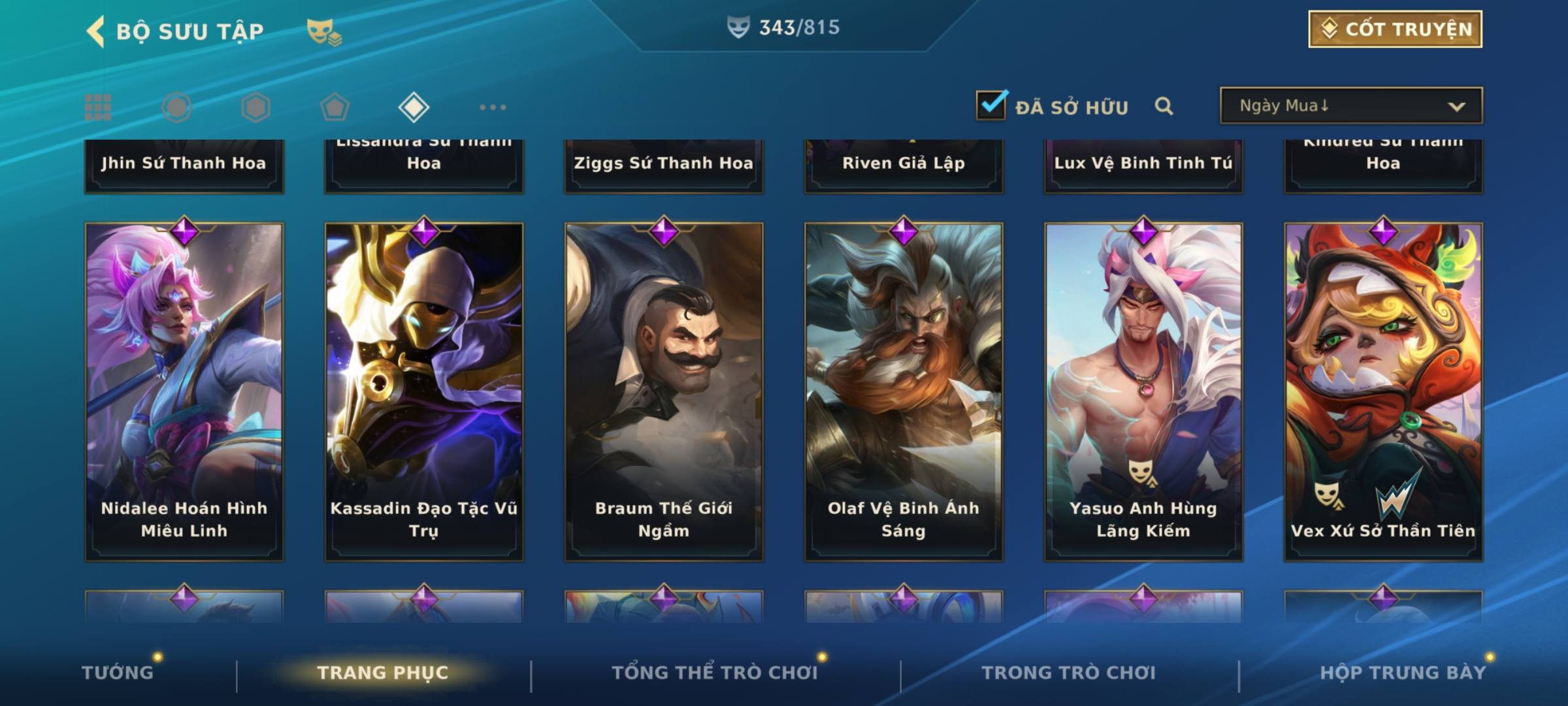Screen dimensions: 1568x706
Task: Switch to Tổng Thể Trò Chơi tab
Action: [715, 673]
